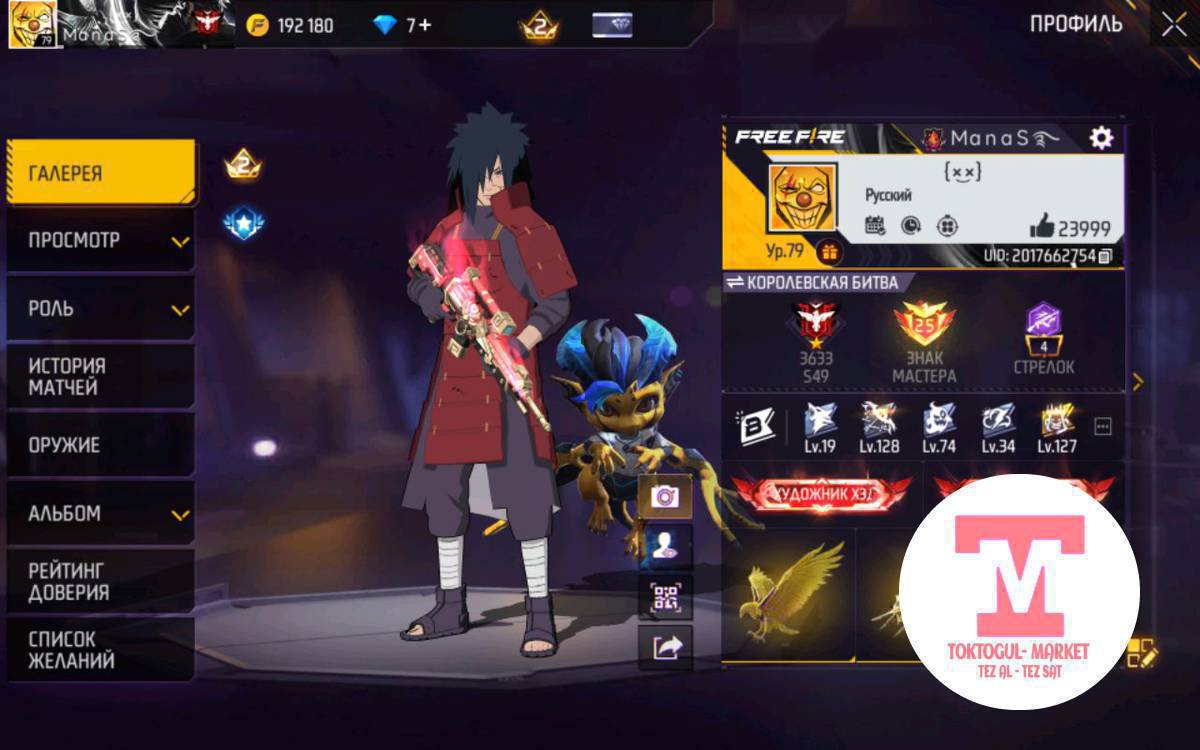1200x750 pixels.
Task: Expand the Просмотр menu entry
Action: coord(100,241)
